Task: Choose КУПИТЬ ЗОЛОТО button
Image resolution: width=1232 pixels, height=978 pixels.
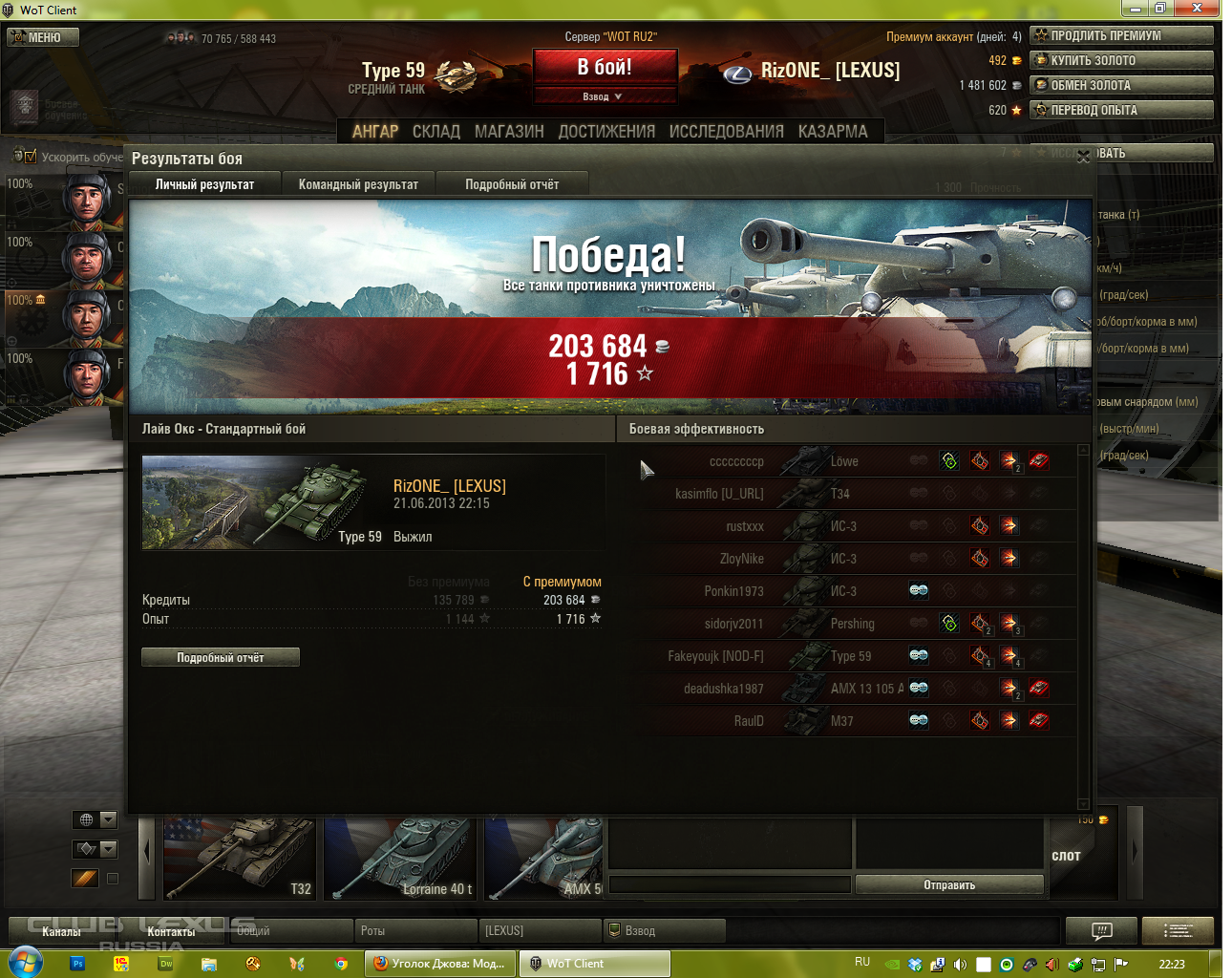Action: pyautogui.click(x=1121, y=60)
